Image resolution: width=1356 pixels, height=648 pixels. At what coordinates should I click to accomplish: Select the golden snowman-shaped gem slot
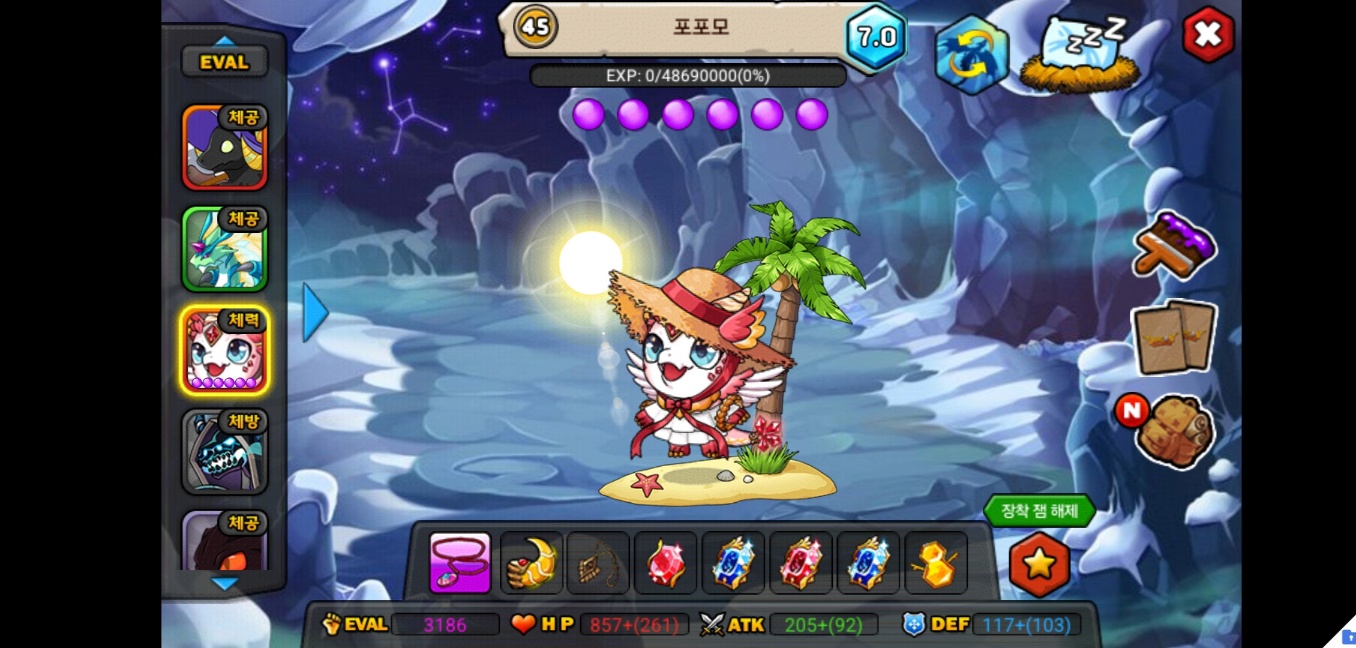(x=936, y=563)
